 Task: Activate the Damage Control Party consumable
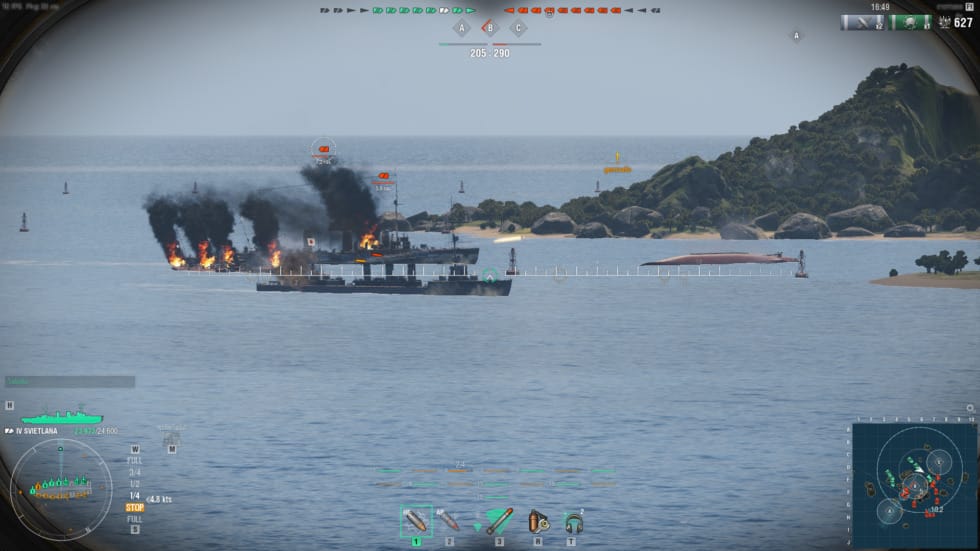[538, 521]
